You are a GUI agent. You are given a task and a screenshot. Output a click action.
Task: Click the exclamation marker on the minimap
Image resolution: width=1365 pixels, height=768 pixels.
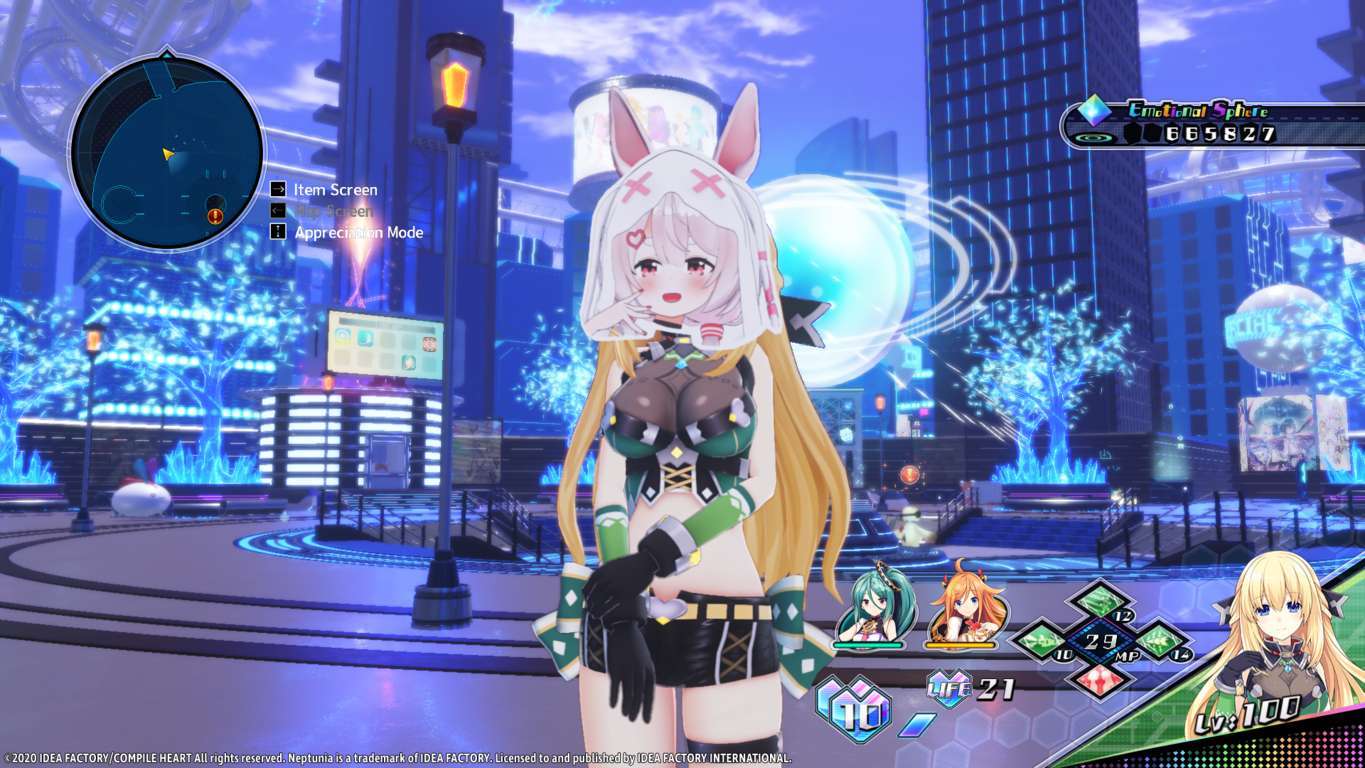pyautogui.click(x=213, y=214)
